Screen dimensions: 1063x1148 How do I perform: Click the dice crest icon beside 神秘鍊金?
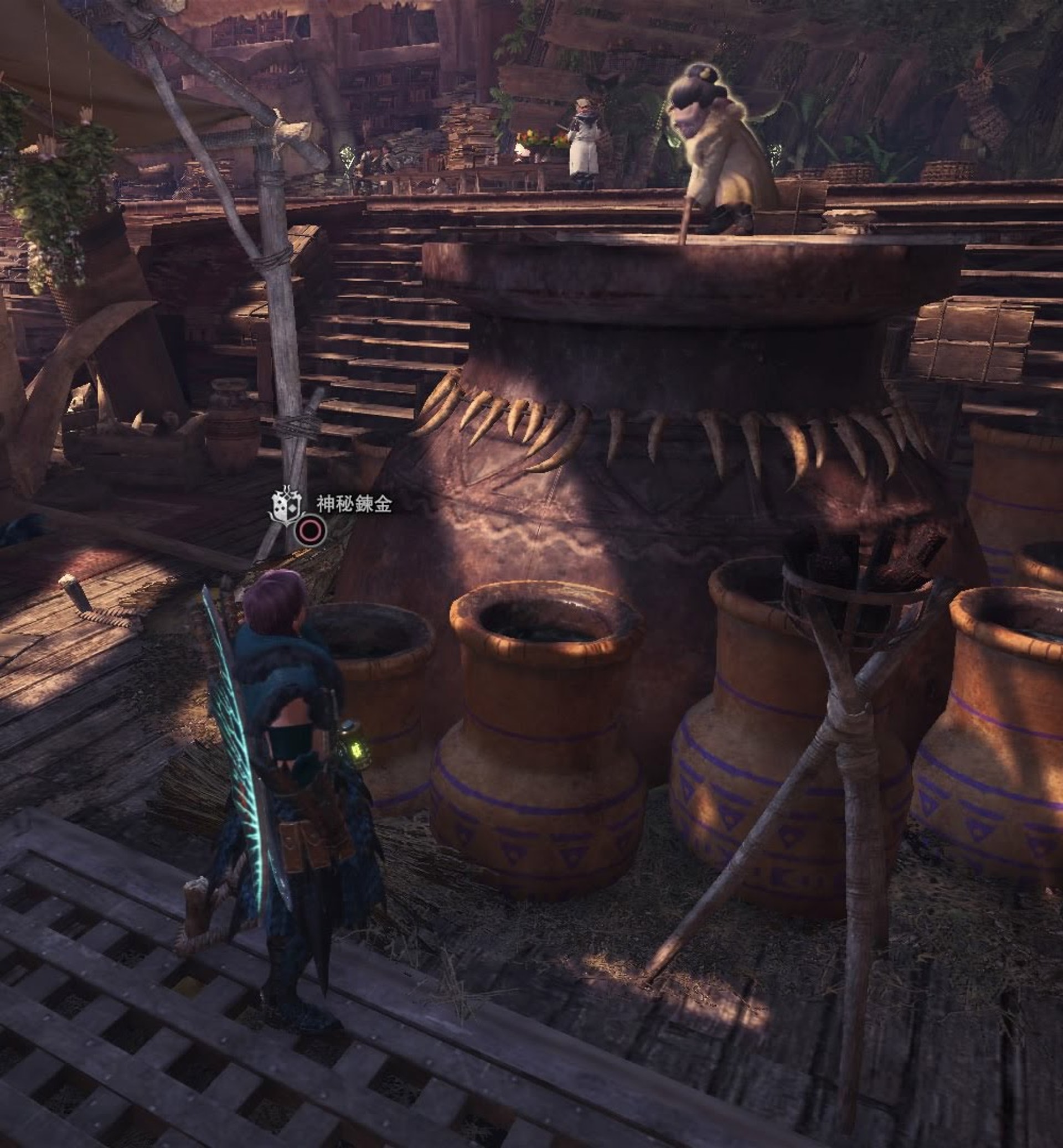pos(286,506)
